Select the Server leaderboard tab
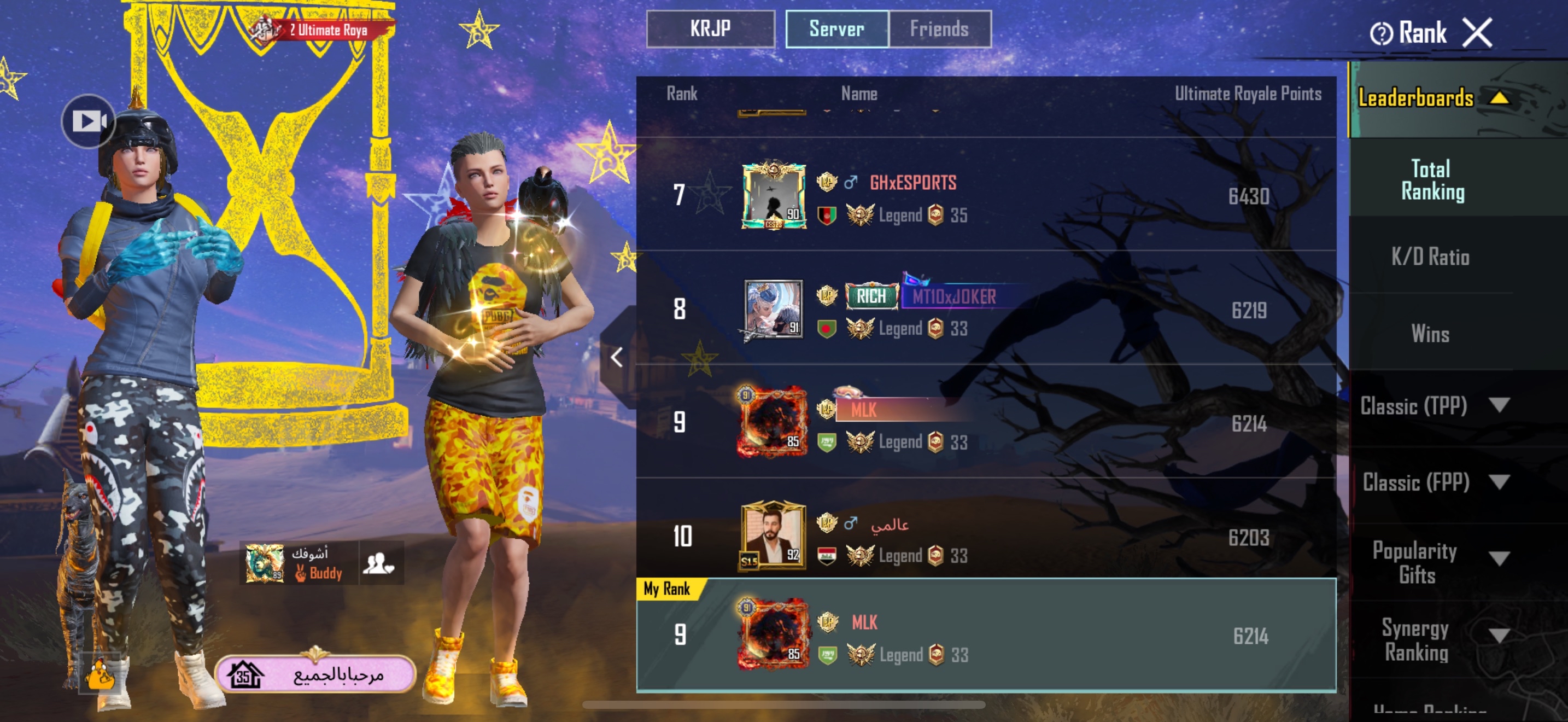 click(836, 28)
